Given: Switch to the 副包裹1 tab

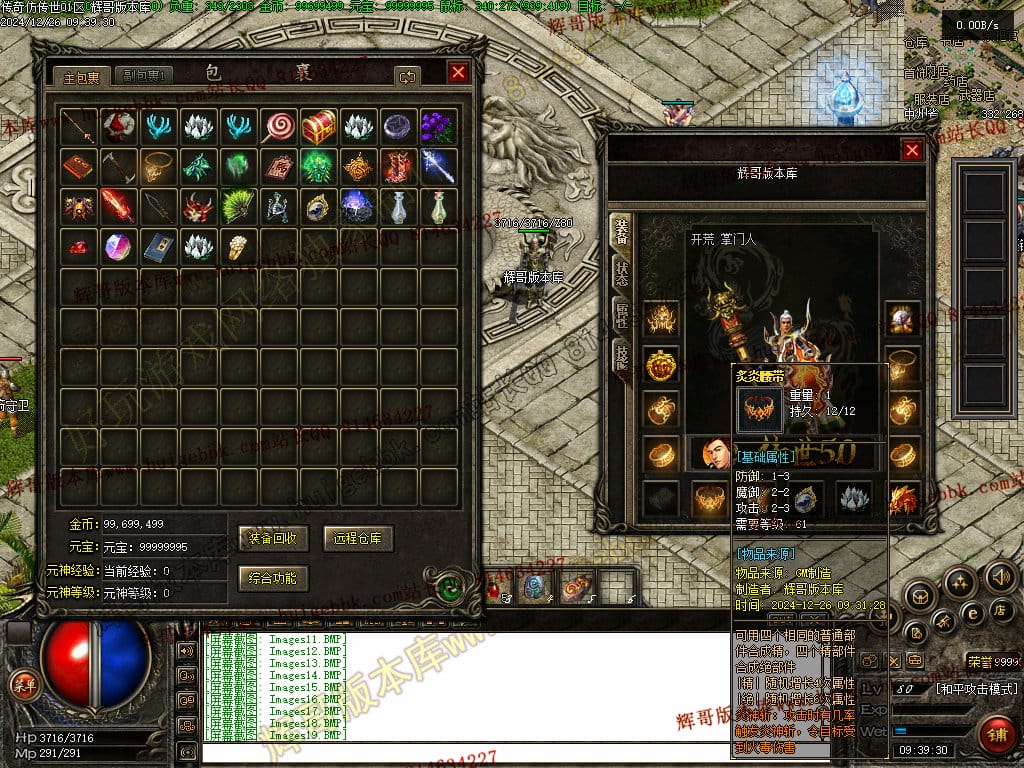Looking at the screenshot, I should click(x=144, y=75).
